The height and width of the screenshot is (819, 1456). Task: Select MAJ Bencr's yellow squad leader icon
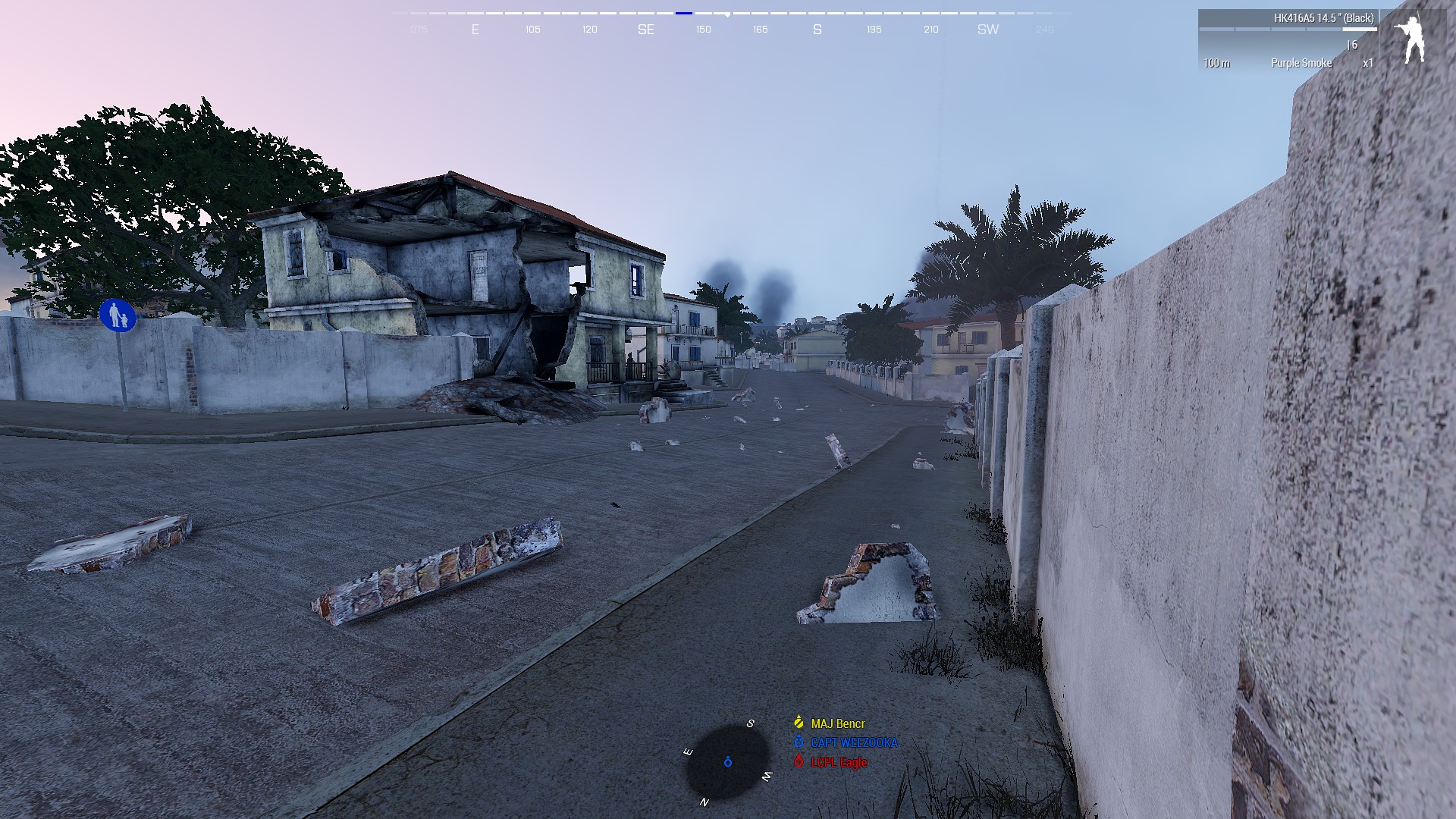[798, 723]
